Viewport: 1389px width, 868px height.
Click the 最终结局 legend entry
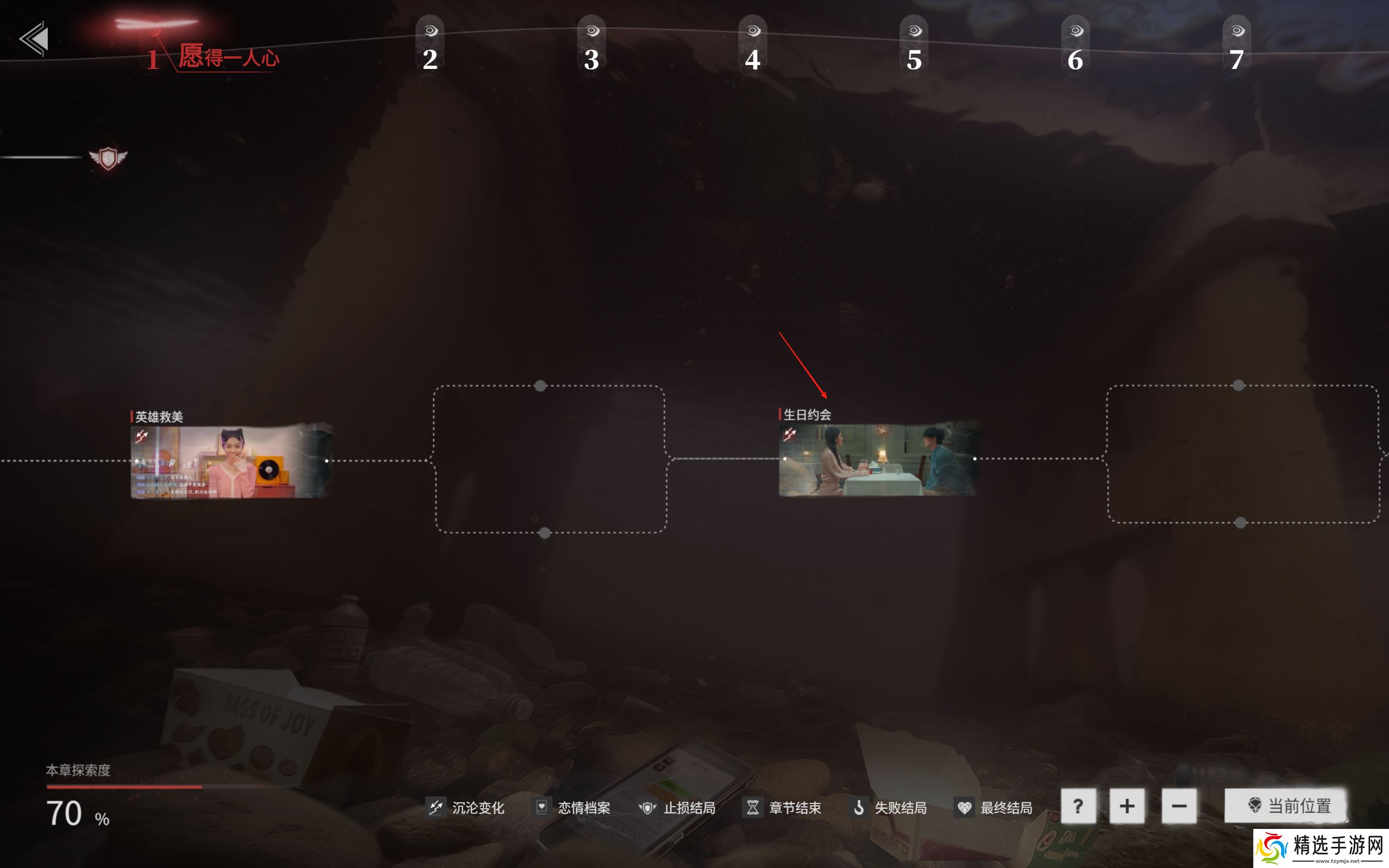click(994, 808)
